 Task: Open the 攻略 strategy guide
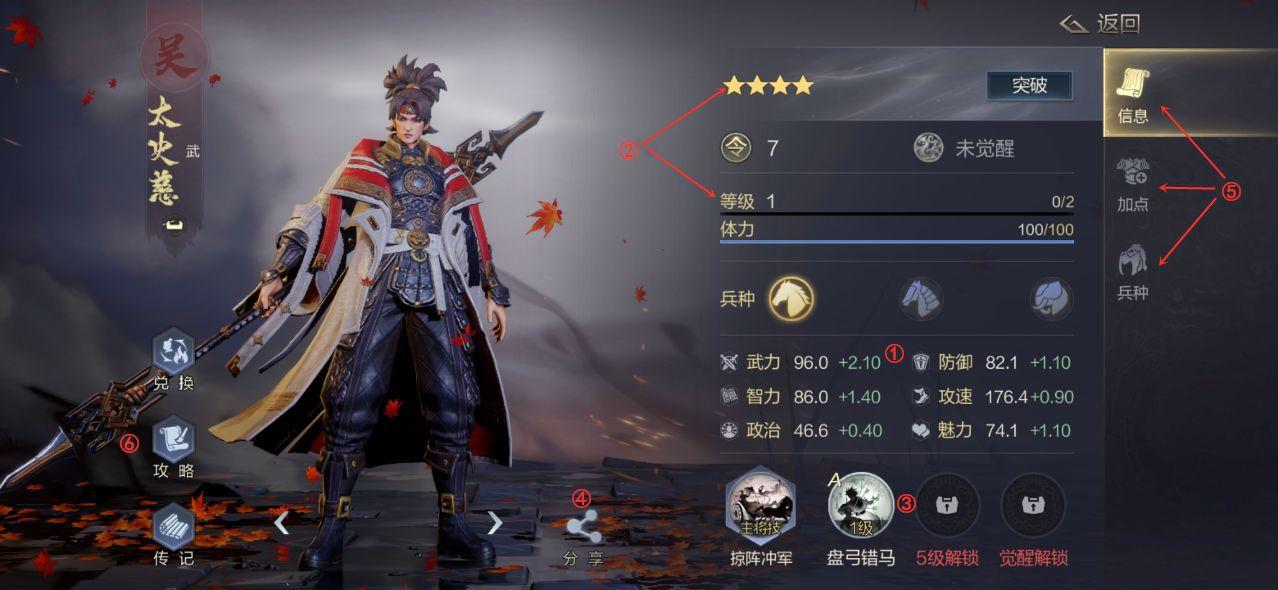173,448
